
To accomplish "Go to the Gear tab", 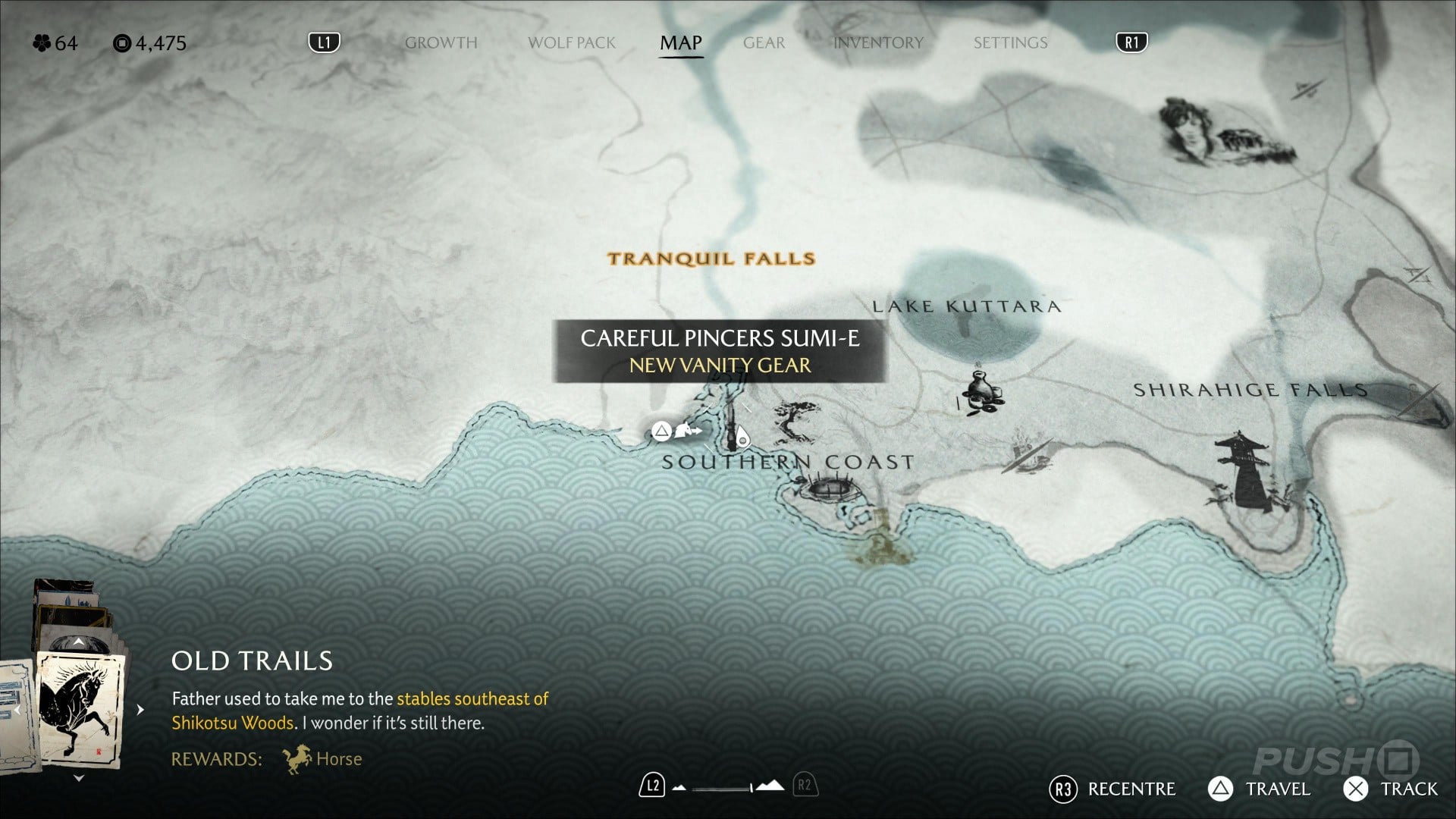I will click(x=764, y=43).
